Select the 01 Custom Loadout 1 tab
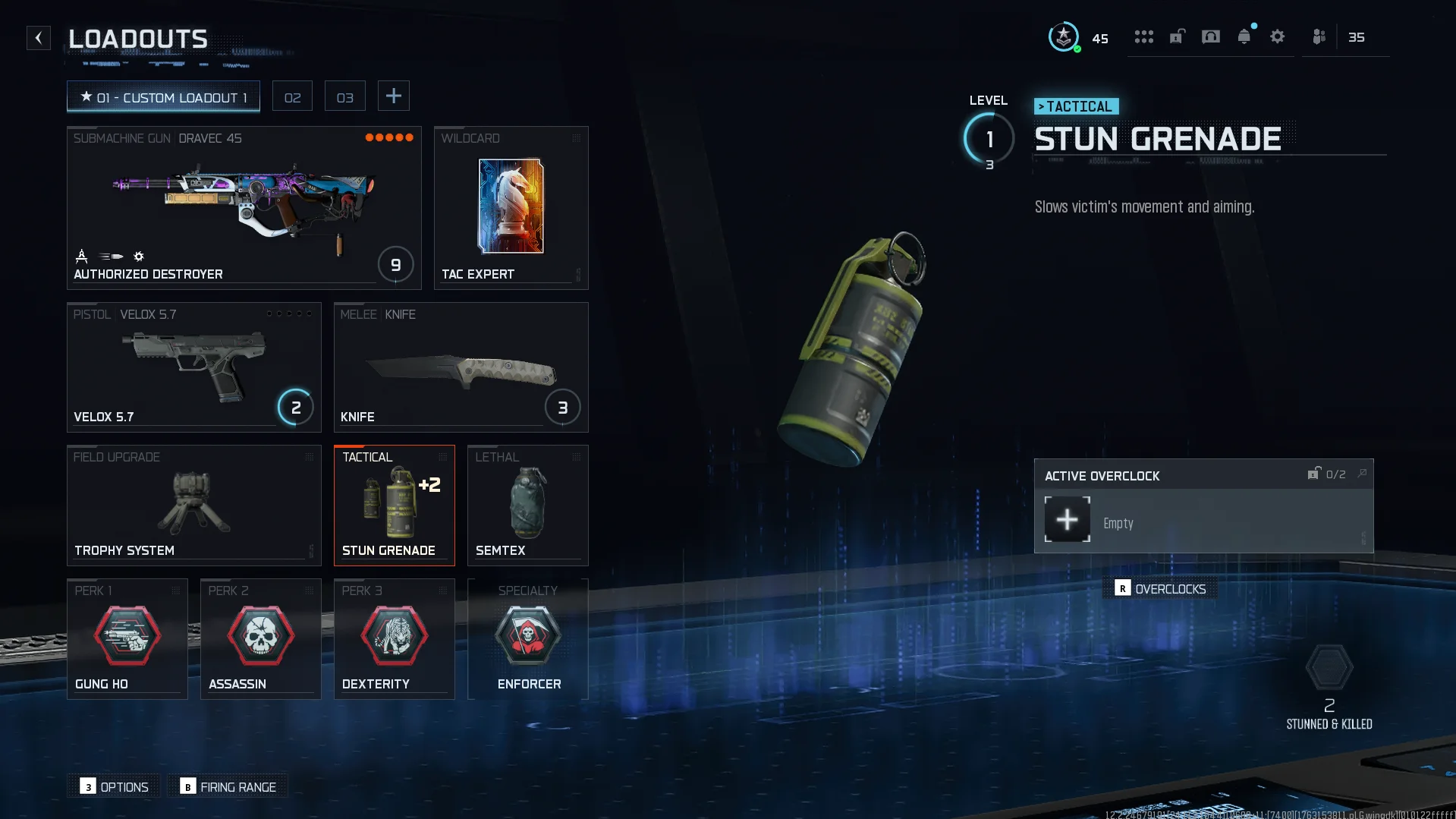Screen dimensions: 1456x819 [163, 97]
